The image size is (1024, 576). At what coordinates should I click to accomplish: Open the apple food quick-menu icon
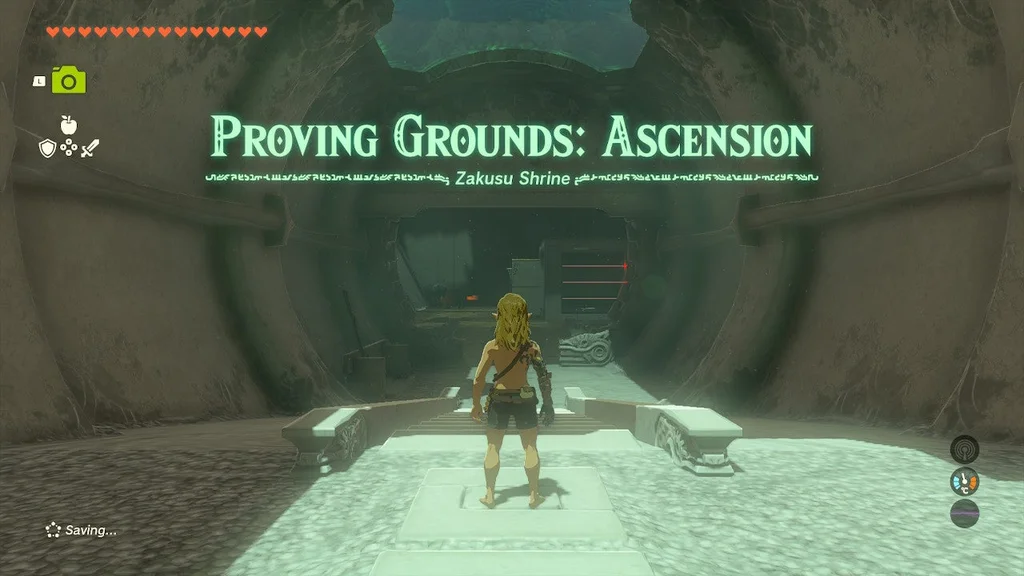pos(68,125)
